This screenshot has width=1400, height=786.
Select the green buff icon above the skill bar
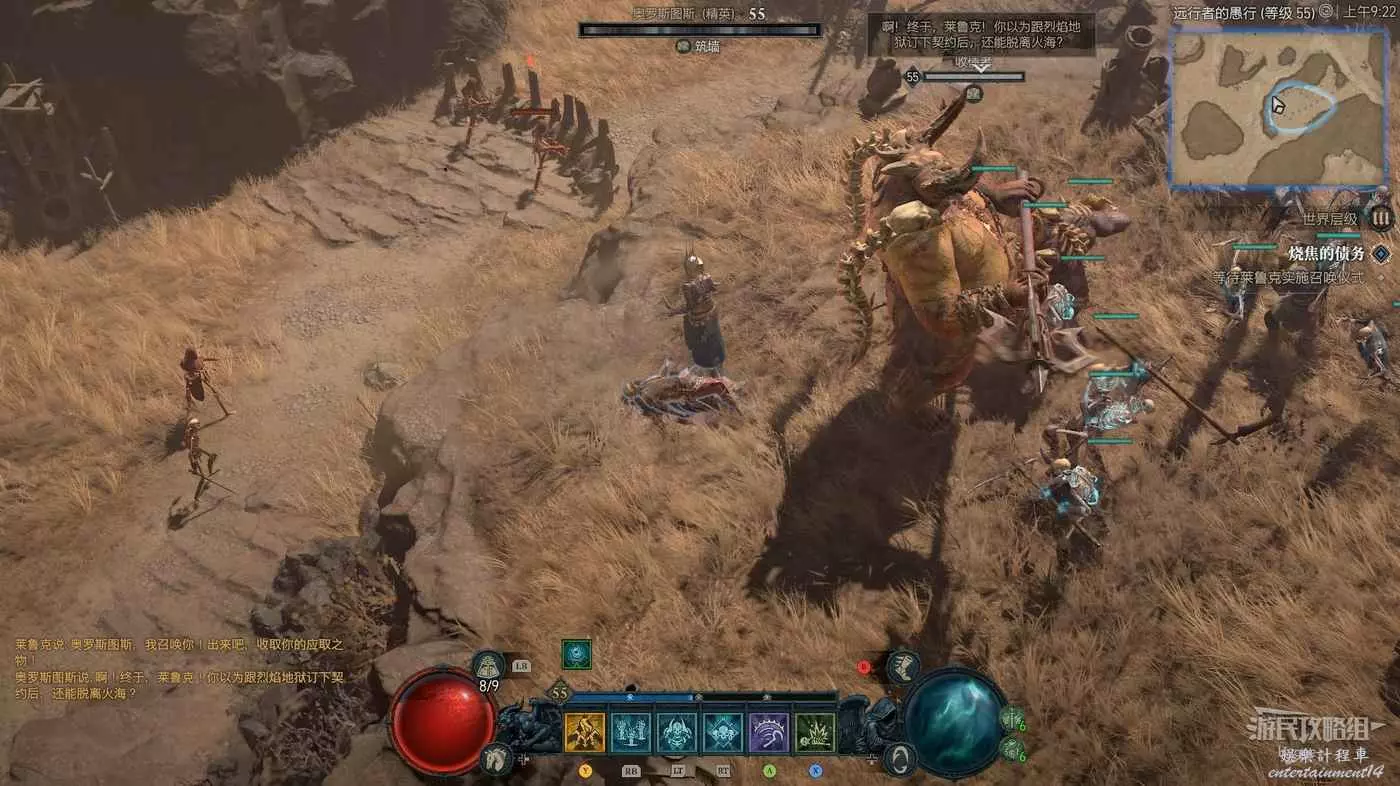(576, 654)
